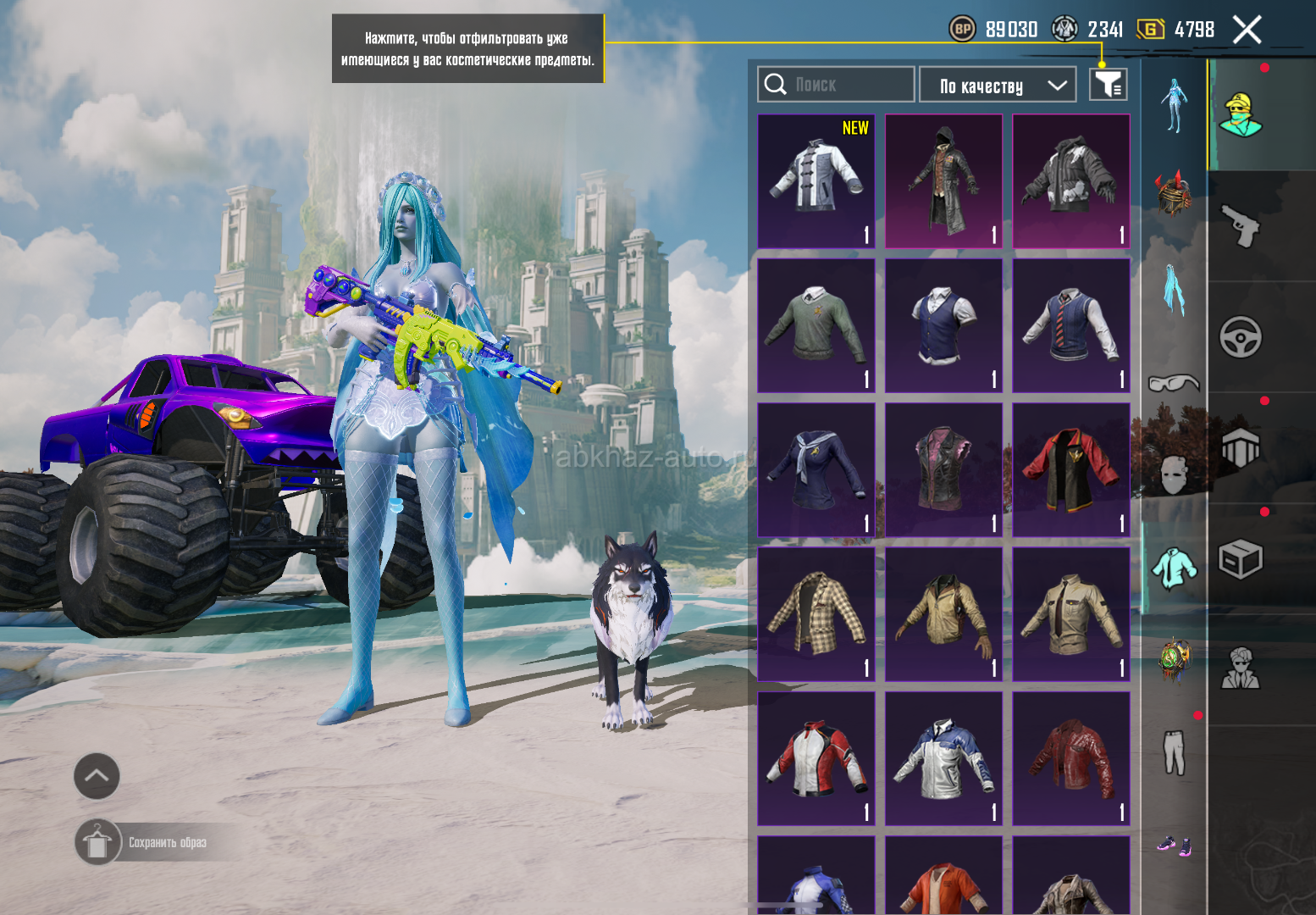Open the По качеству sorting dropdown
Image resolution: width=1316 pixels, height=915 pixels.
pos(998,86)
